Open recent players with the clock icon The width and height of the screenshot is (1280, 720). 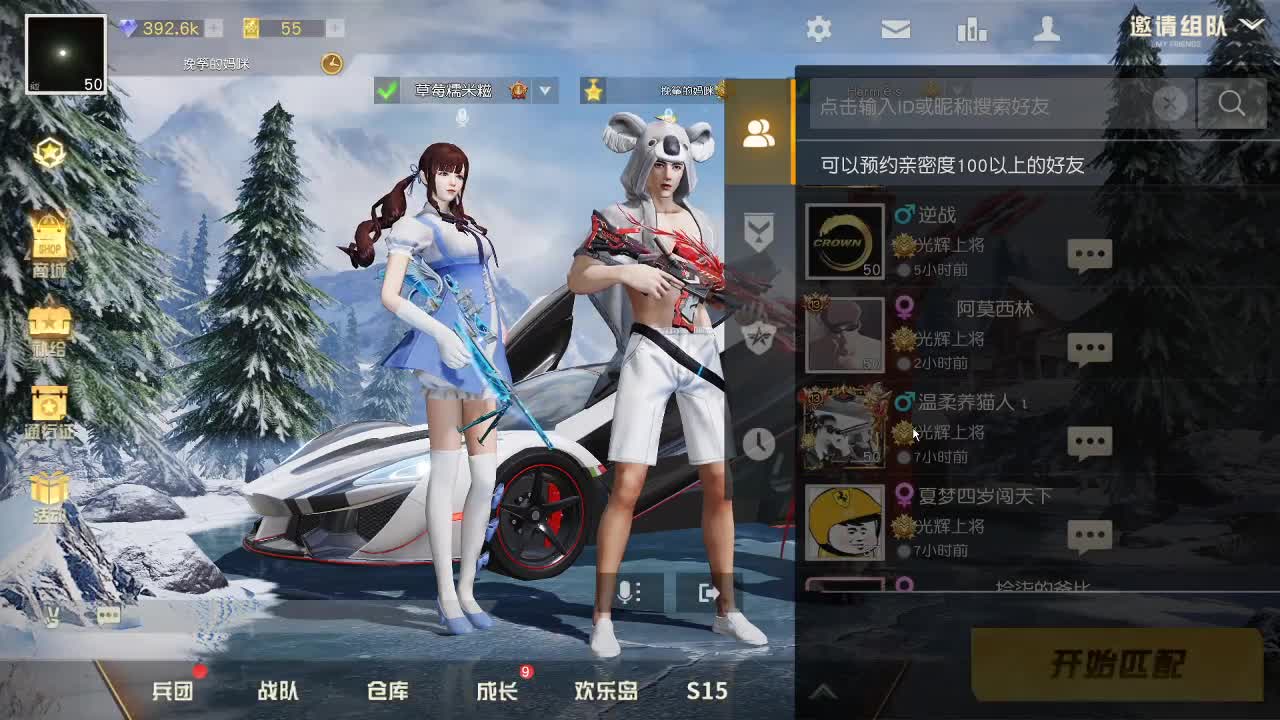pyautogui.click(x=760, y=444)
